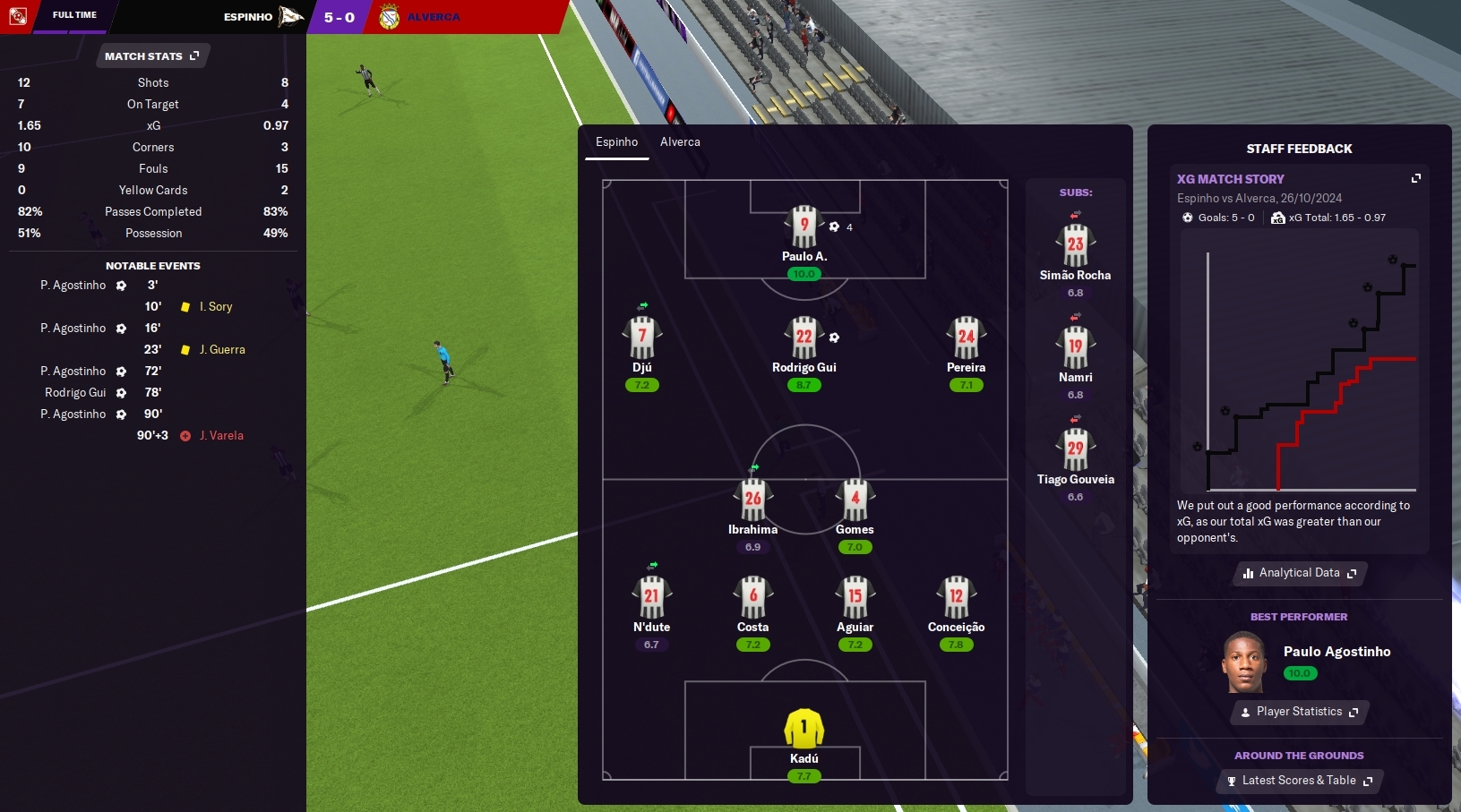View substitute Tiago Gouveia

tap(1075, 450)
